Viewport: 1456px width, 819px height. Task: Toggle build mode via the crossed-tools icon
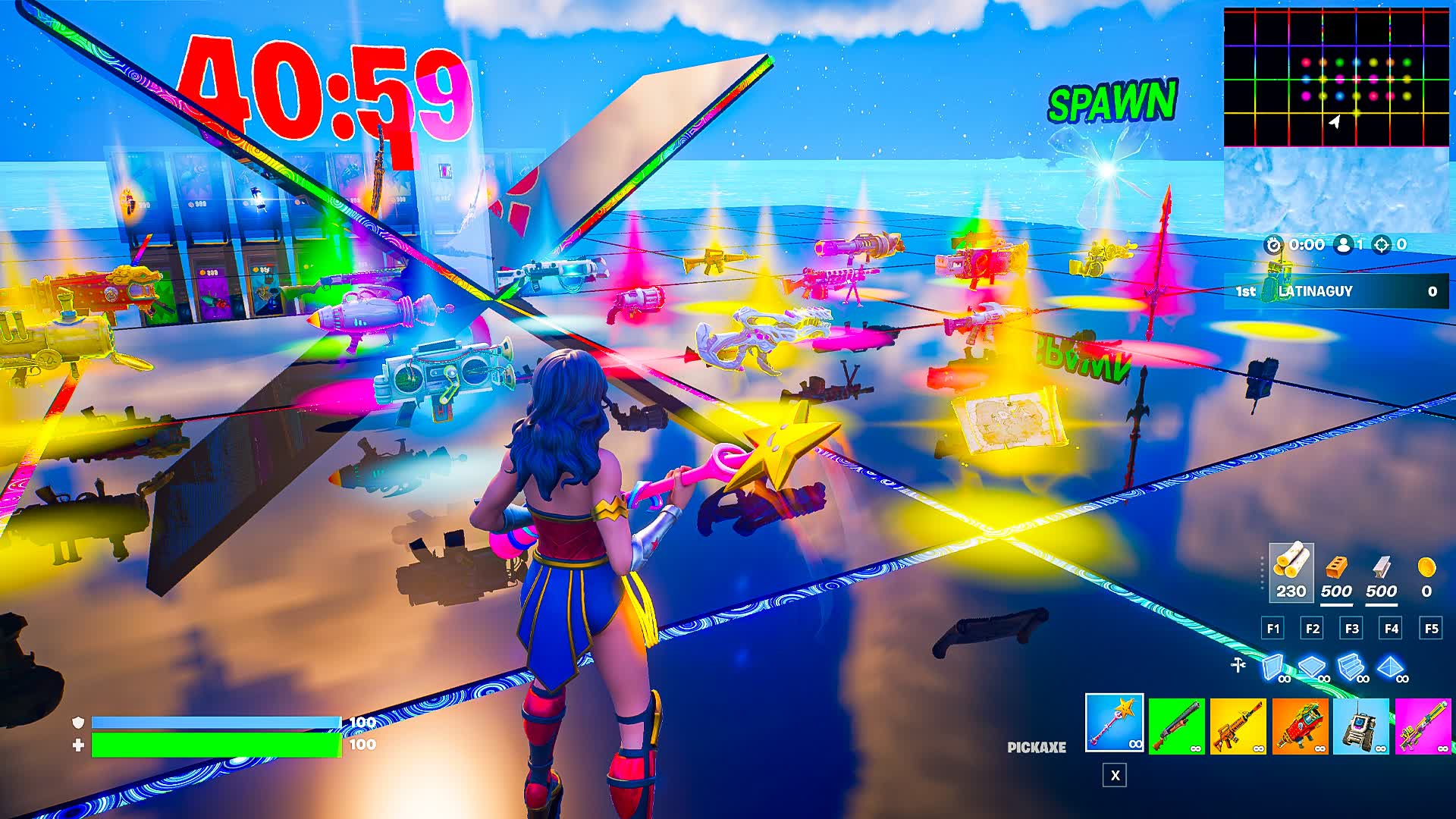pyautogui.click(x=1238, y=665)
